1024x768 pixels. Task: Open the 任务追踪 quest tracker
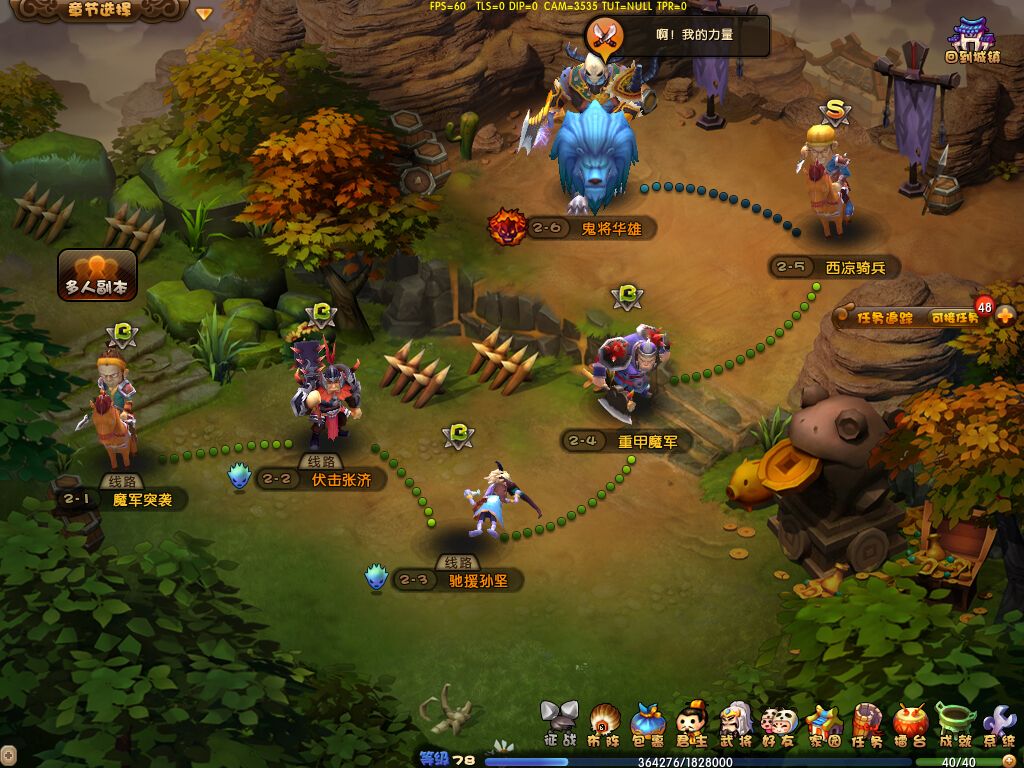pyautogui.click(x=886, y=318)
